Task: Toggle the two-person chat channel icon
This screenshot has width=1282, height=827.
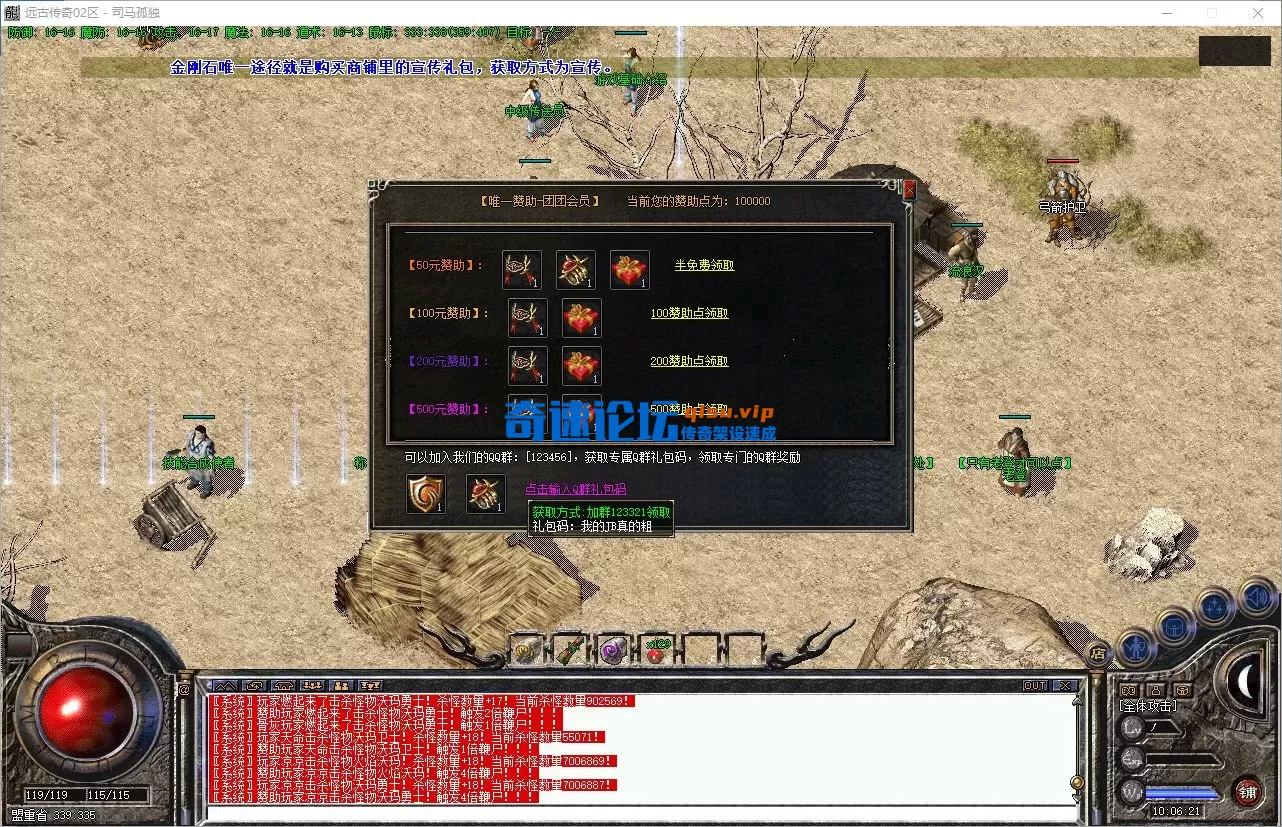Action: [x=342, y=687]
